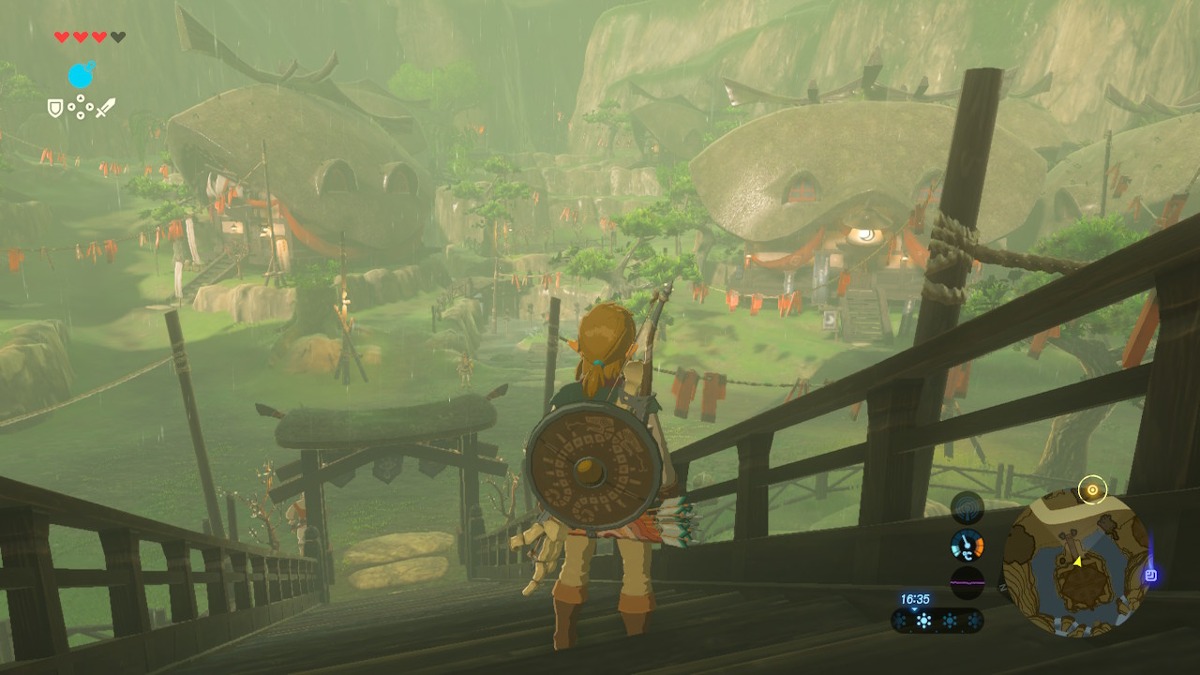Choose the sword weapon quick-select icon
The image size is (1200, 675).
tap(106, 107)
